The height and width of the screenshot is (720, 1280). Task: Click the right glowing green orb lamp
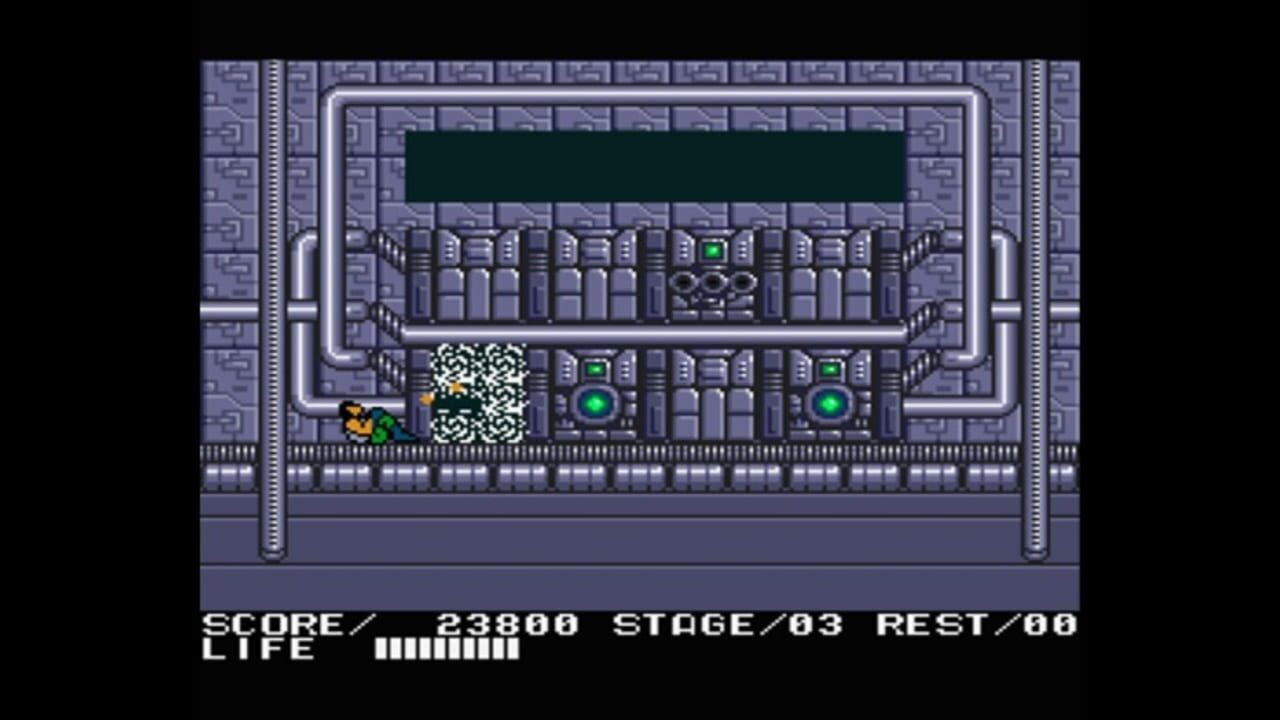[831, 404]
